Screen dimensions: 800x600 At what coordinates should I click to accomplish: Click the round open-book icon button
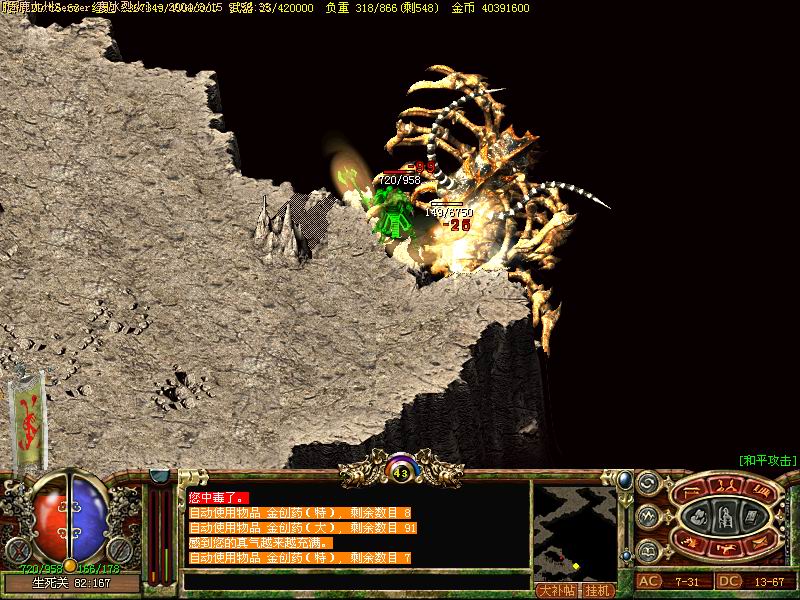[x=647, y=549]
